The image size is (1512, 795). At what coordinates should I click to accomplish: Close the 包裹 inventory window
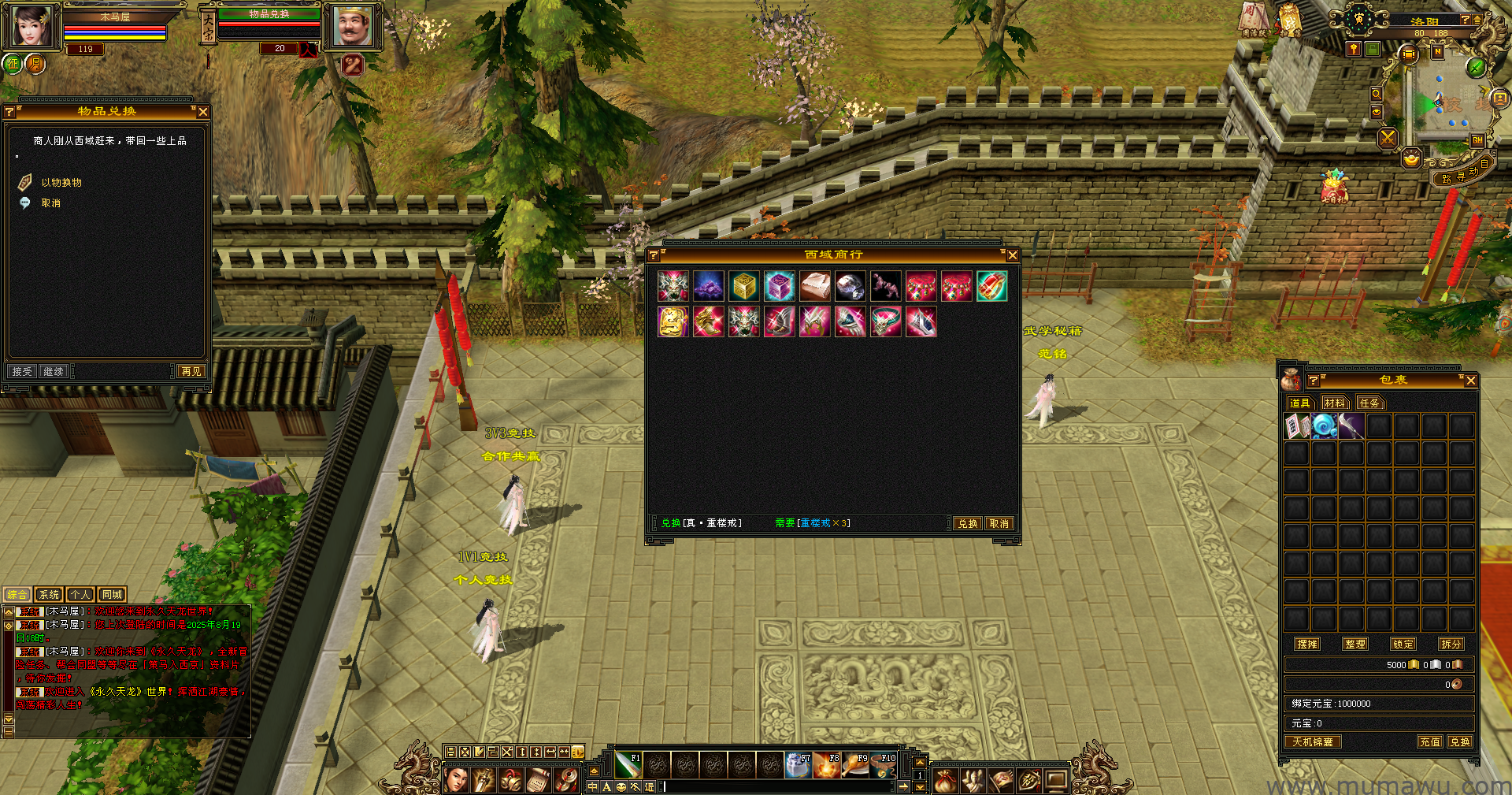1470,381
